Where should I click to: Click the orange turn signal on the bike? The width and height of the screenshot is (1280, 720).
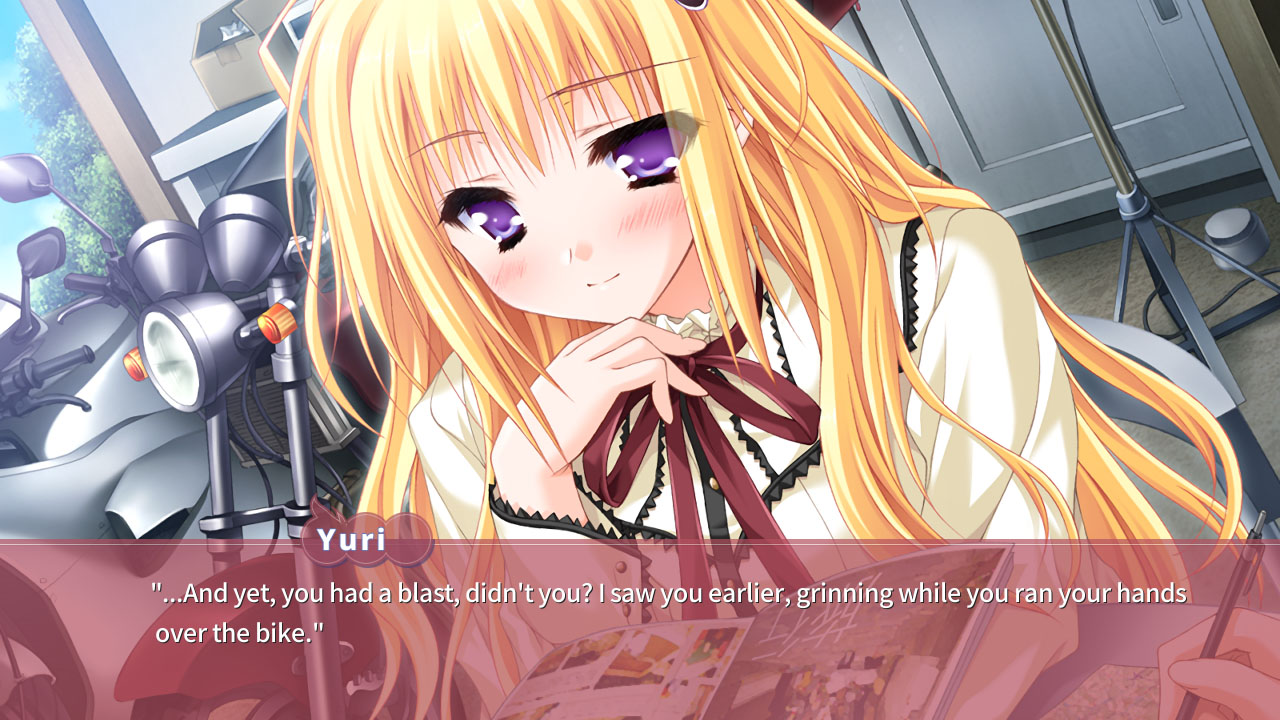280,320
